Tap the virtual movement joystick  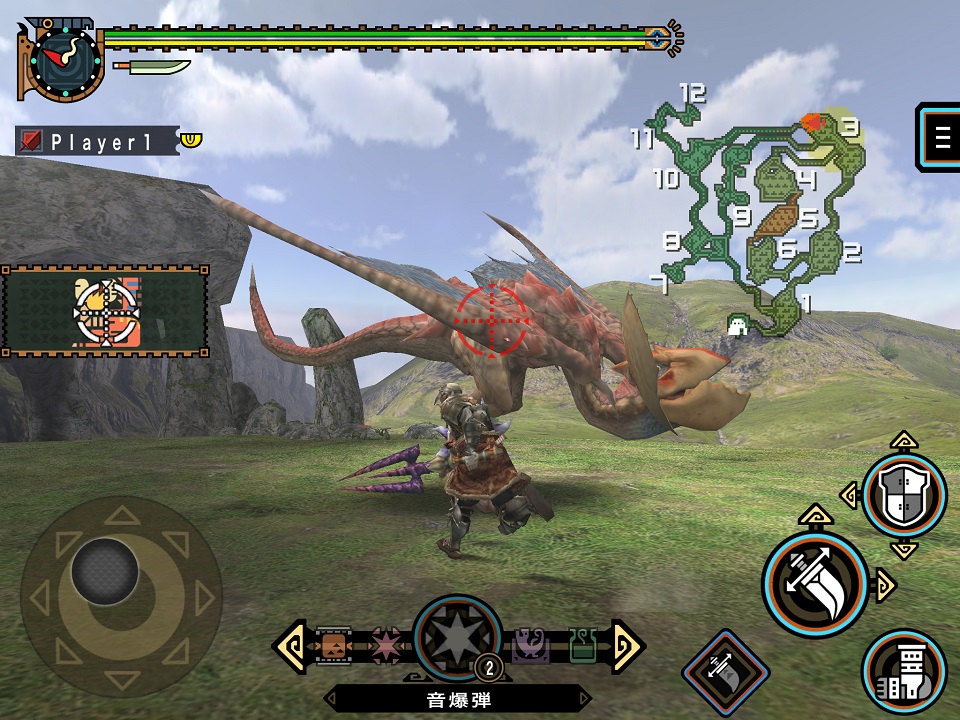point(105,573)
